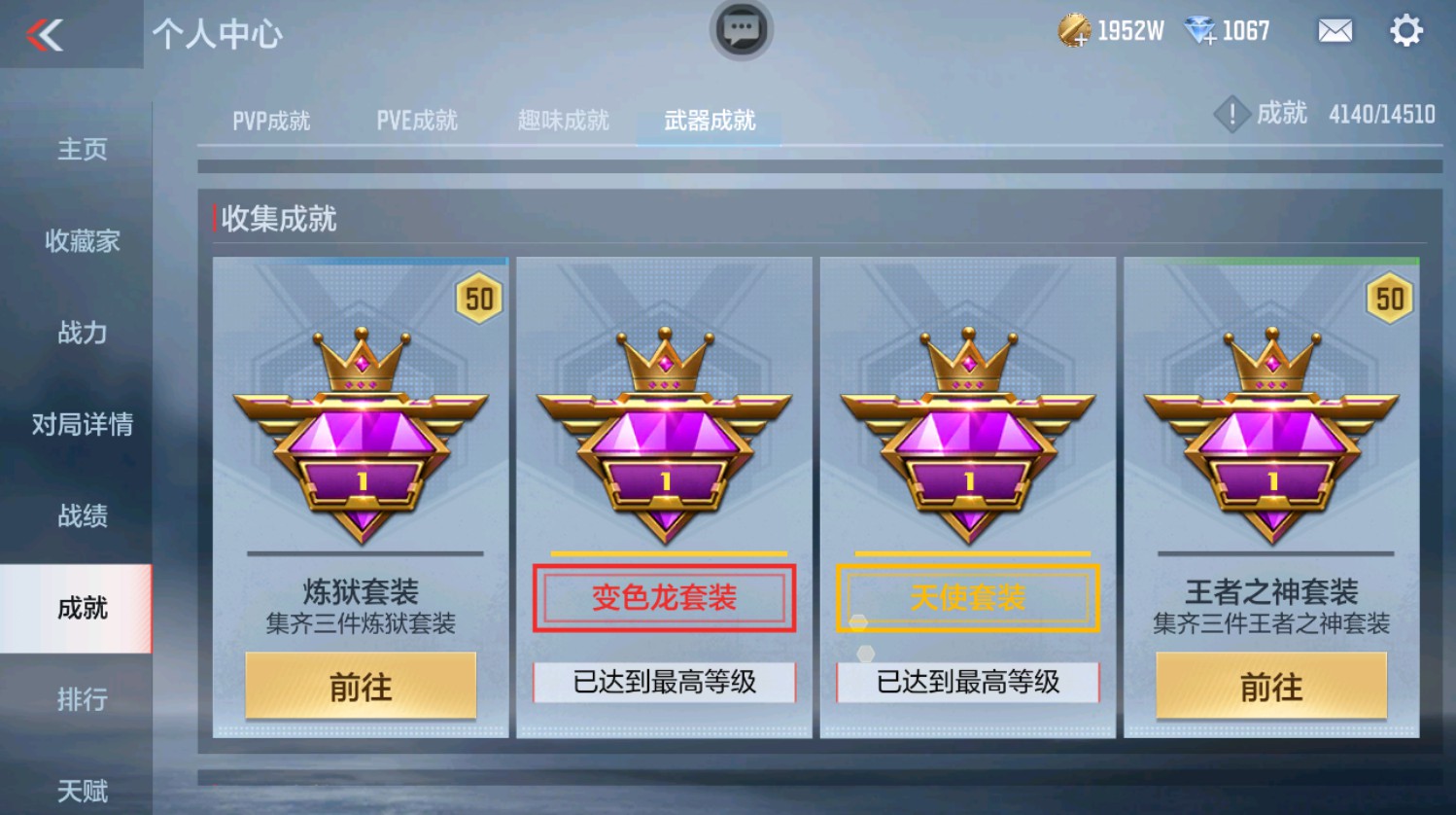Open the 趣味成就 tab
Viewport: 1456px width, 815px height.
pos(562,120)
